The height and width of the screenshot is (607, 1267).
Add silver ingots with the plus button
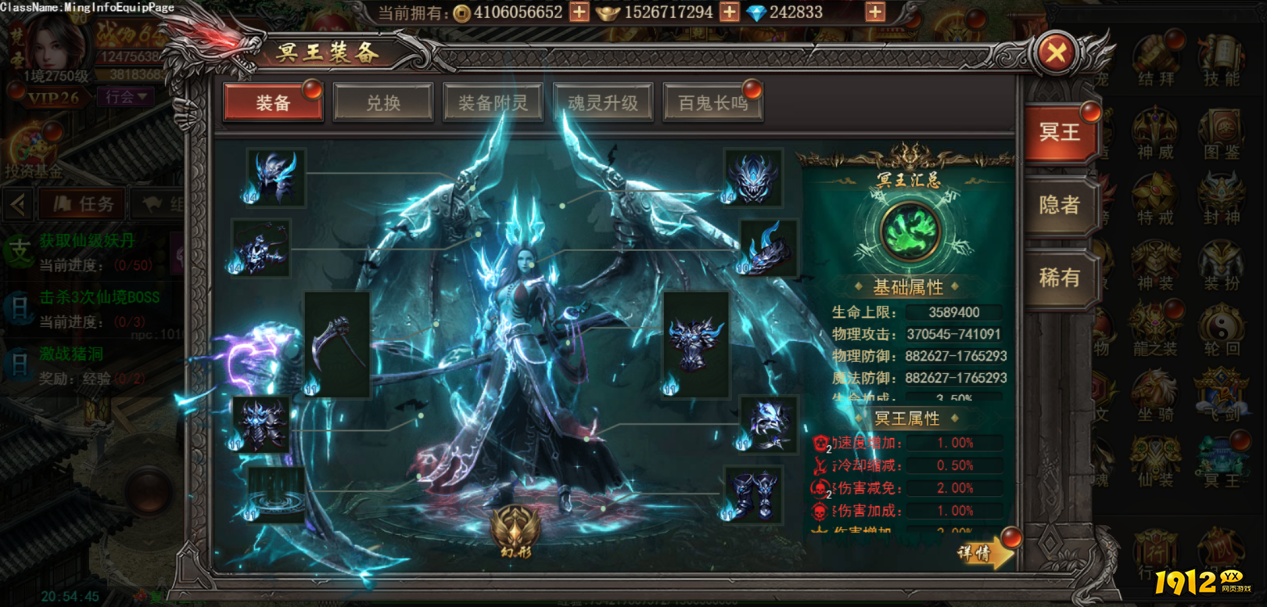click(x=729, y=12)
